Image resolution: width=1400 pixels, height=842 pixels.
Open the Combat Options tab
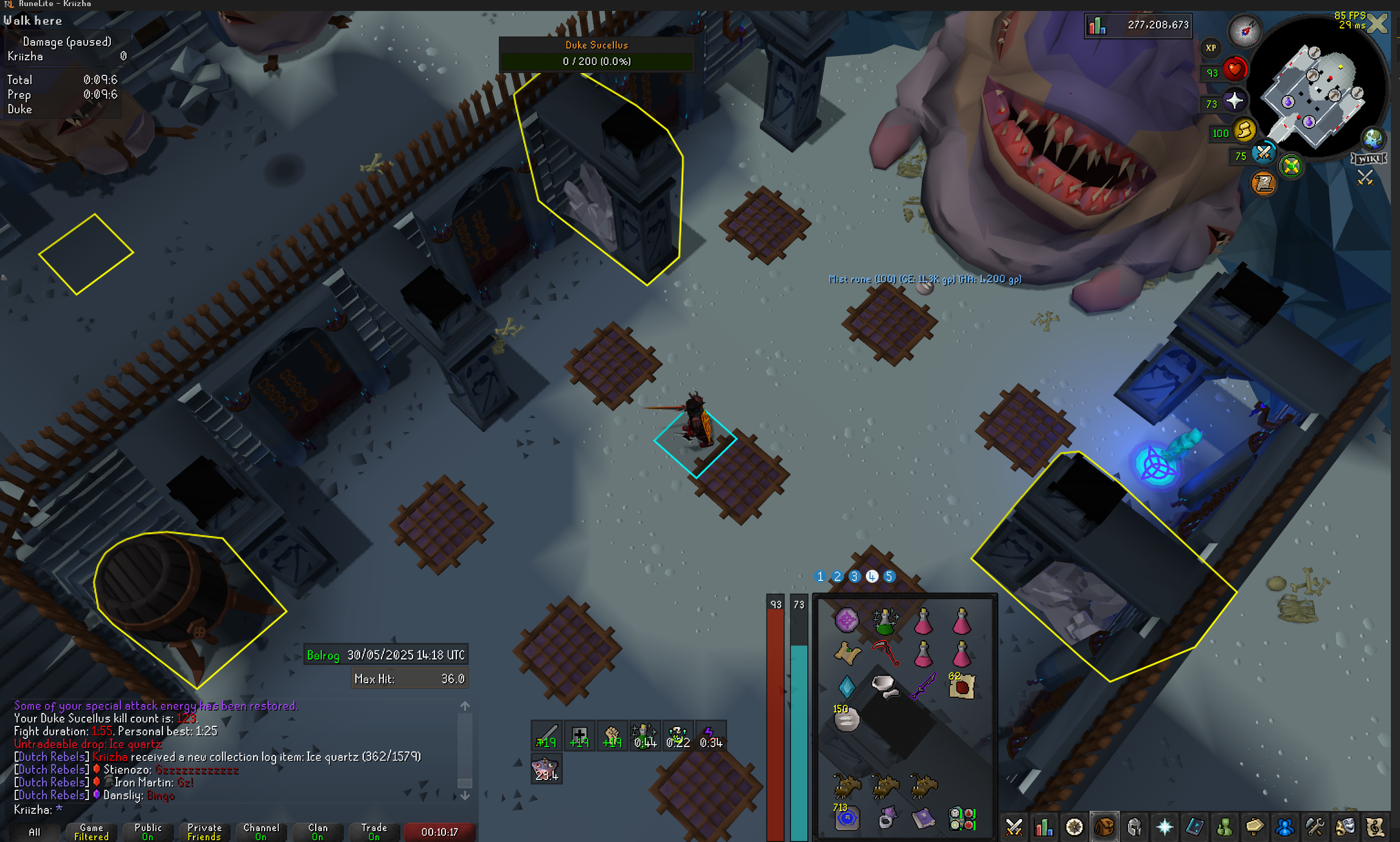1014,827
